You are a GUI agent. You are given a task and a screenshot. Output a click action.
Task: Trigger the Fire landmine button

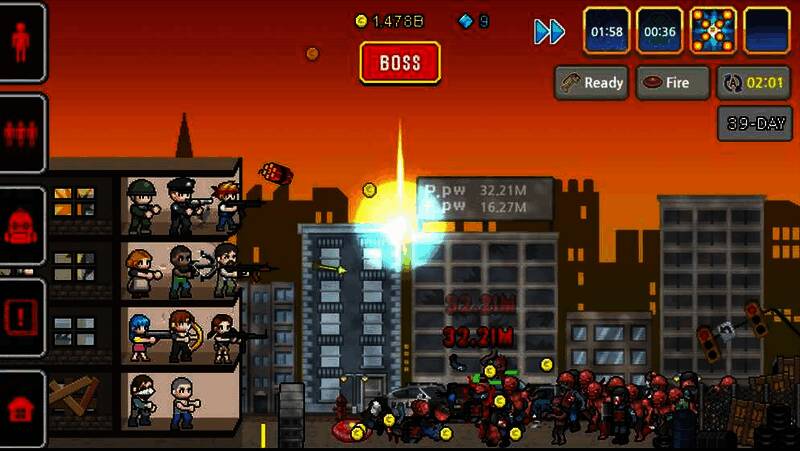coord(673,83)
